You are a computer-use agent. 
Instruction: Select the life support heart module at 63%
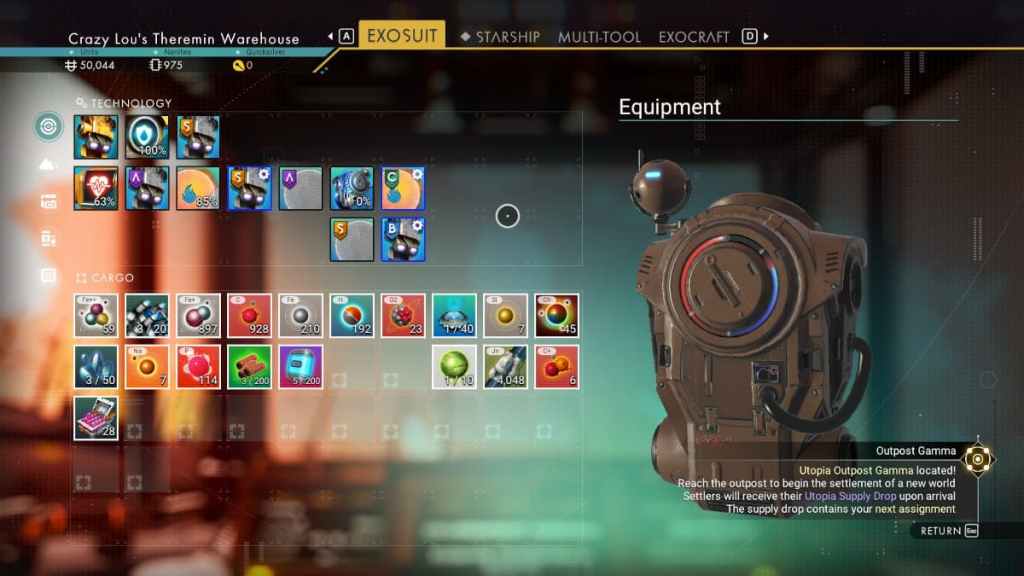point(96,188)
